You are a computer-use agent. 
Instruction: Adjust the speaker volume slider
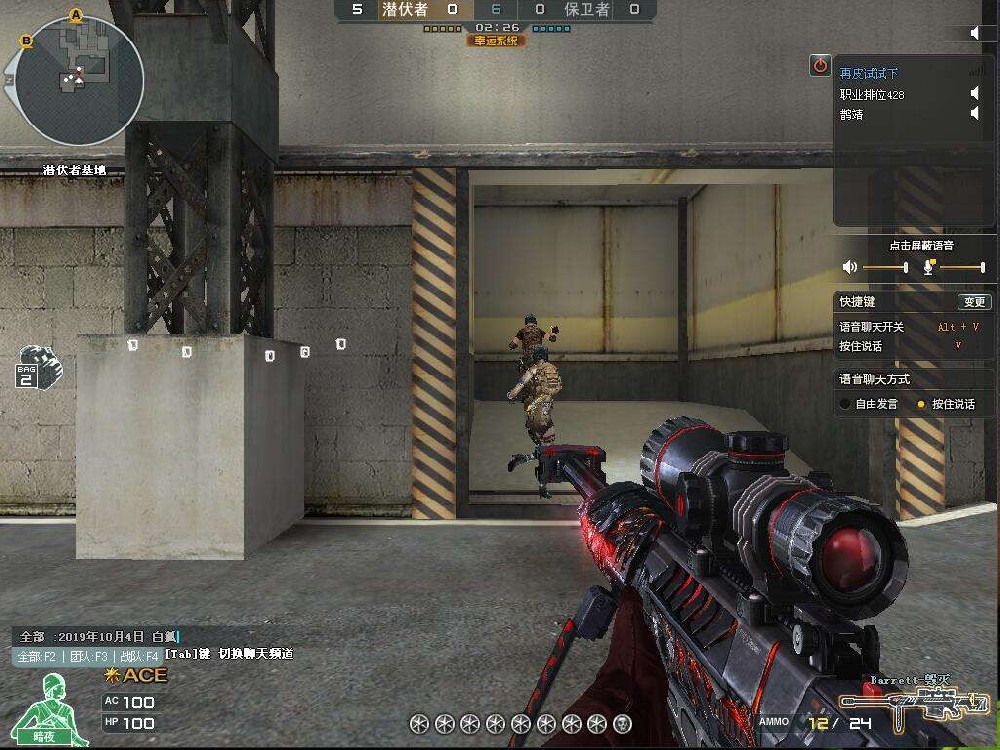point(885,267)
